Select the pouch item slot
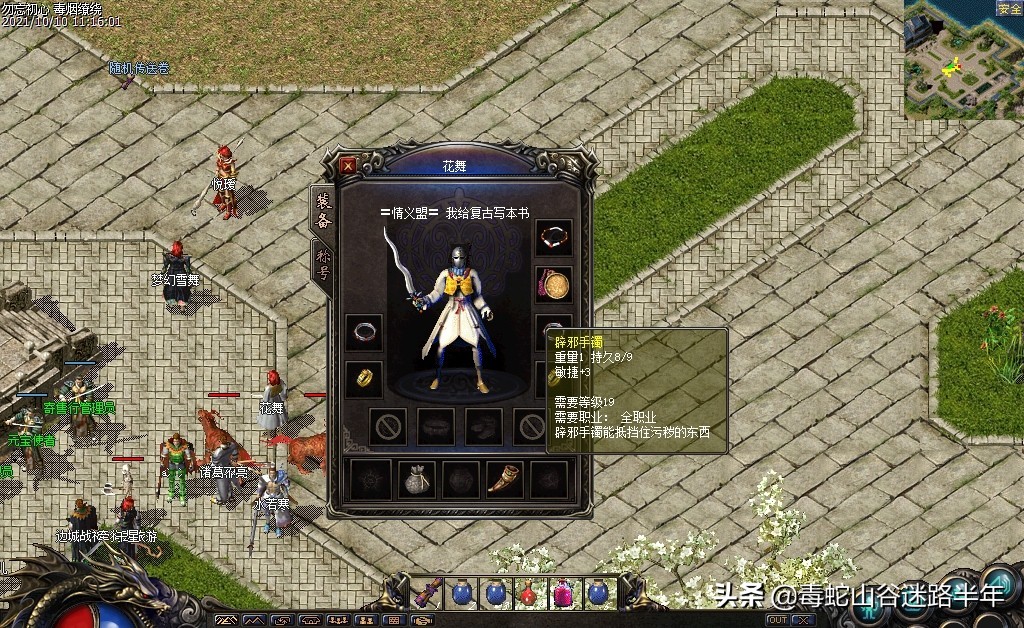 tap(417, 481)
